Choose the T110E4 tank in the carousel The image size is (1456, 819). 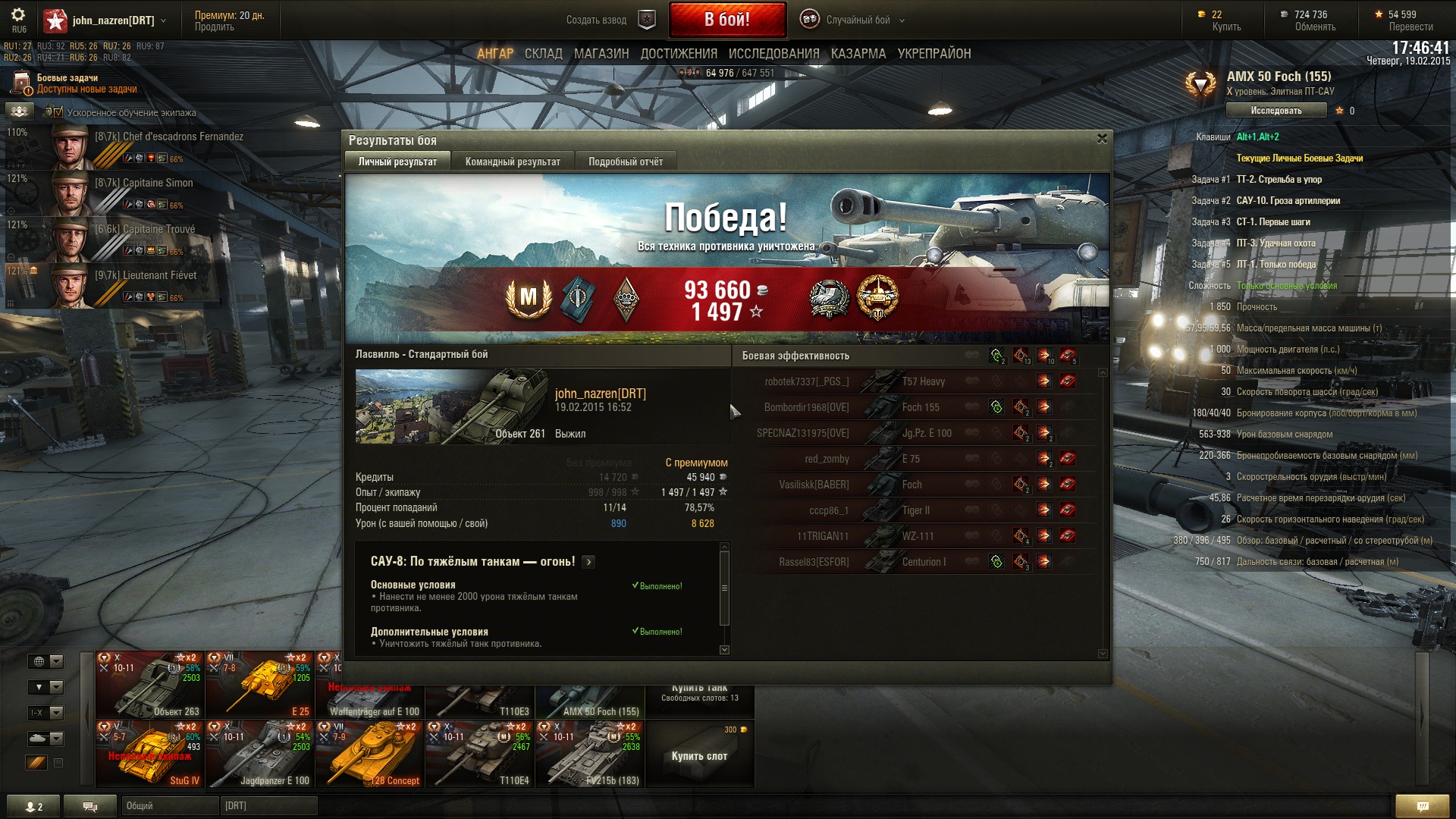[x=479, y=755]
